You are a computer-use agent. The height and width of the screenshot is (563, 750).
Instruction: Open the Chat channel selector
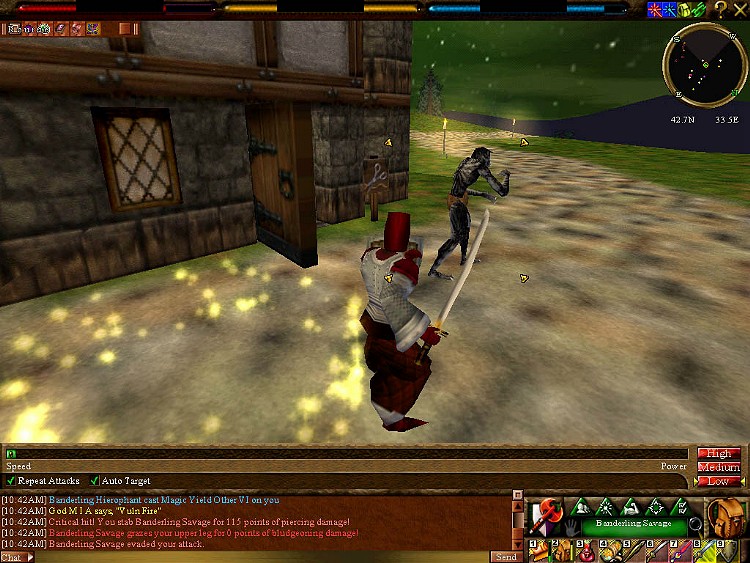pyautogui.click(x=16, y=557)
